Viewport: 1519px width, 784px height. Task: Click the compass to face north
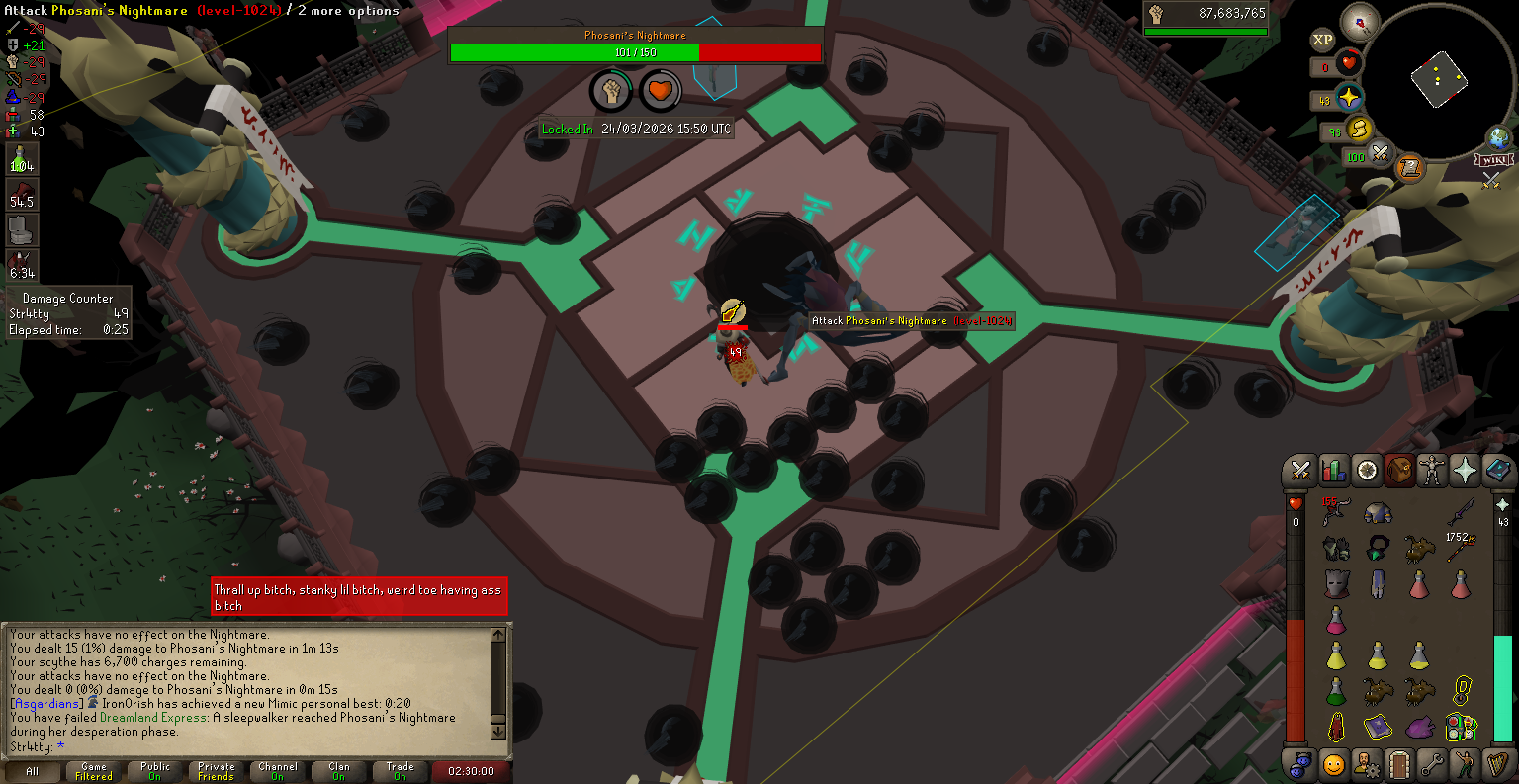tap(1359, 23)
